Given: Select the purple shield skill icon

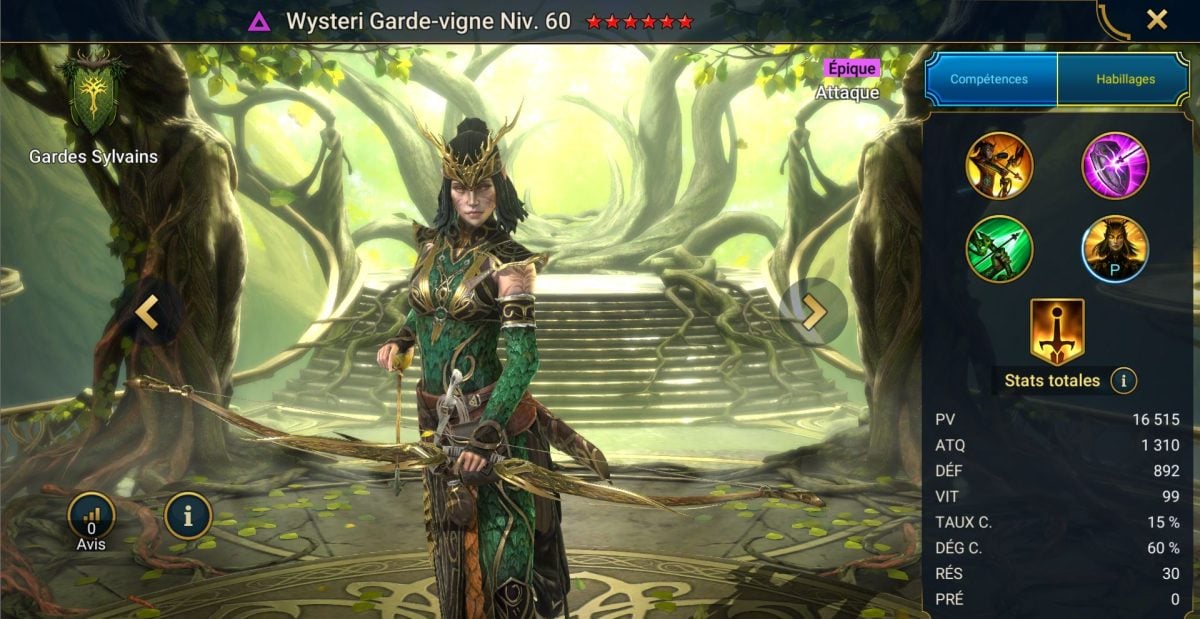Looking at the screenshot, I should pyautogui.click(x=1115, y=166).
